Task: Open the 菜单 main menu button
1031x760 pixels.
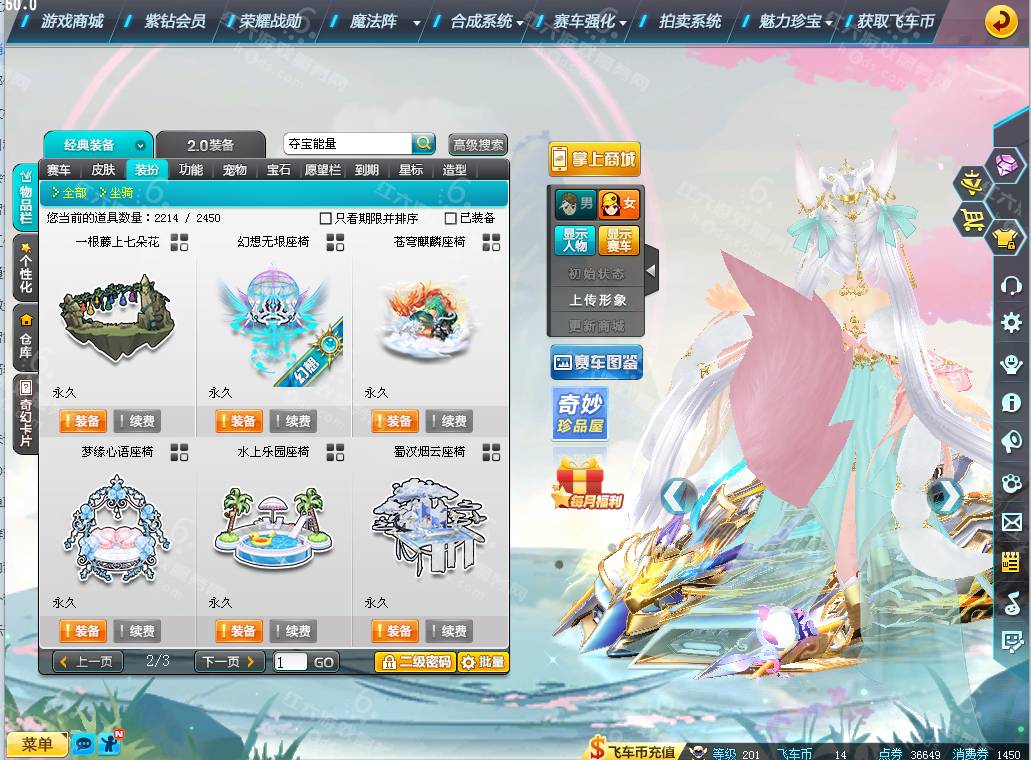Action: (x=37, y=744)
